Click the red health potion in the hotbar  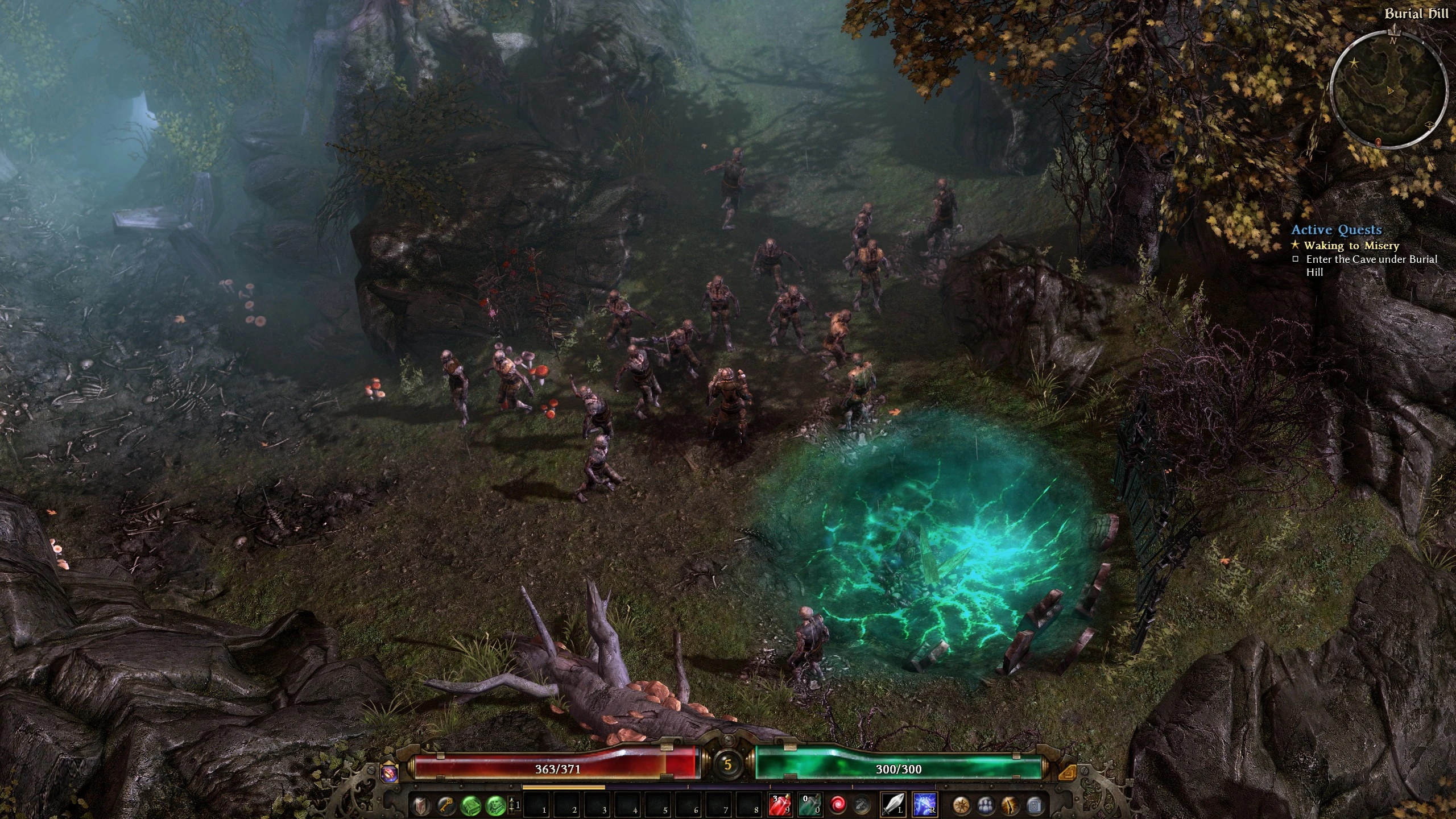click(x=780, y=805)
